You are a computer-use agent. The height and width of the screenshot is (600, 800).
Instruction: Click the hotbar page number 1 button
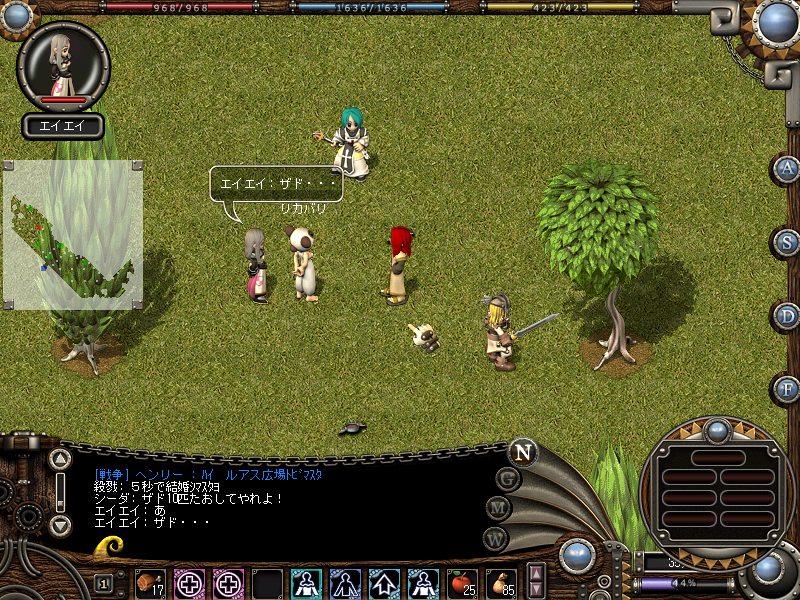(x=104, y=583)
